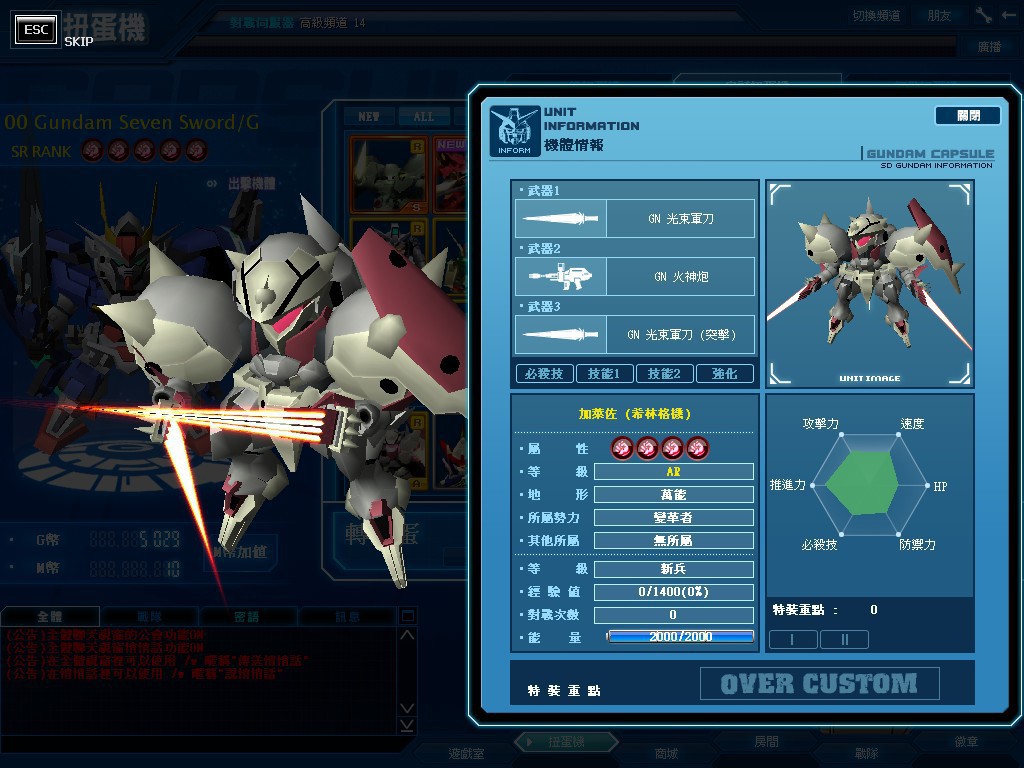Click the 切換頻道 switch channel button
Viewport: 1024px width, 768px height.
point(876,15)
